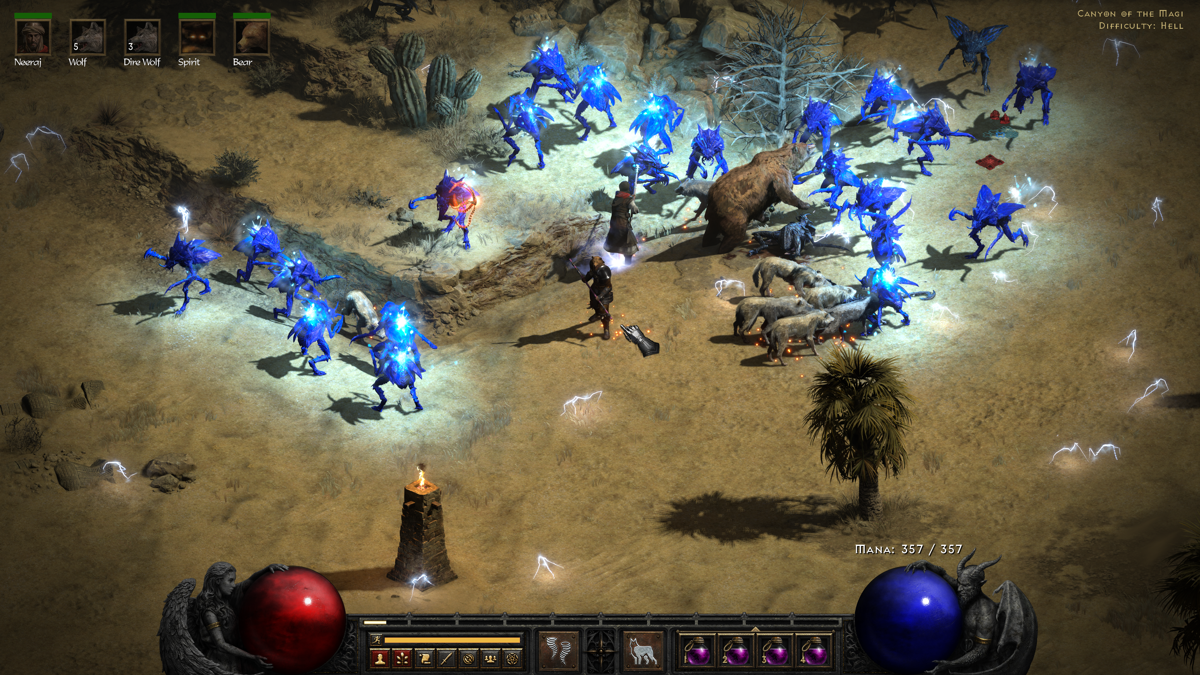Toggle the run/walk button
1200x675 pixels.
376,639
